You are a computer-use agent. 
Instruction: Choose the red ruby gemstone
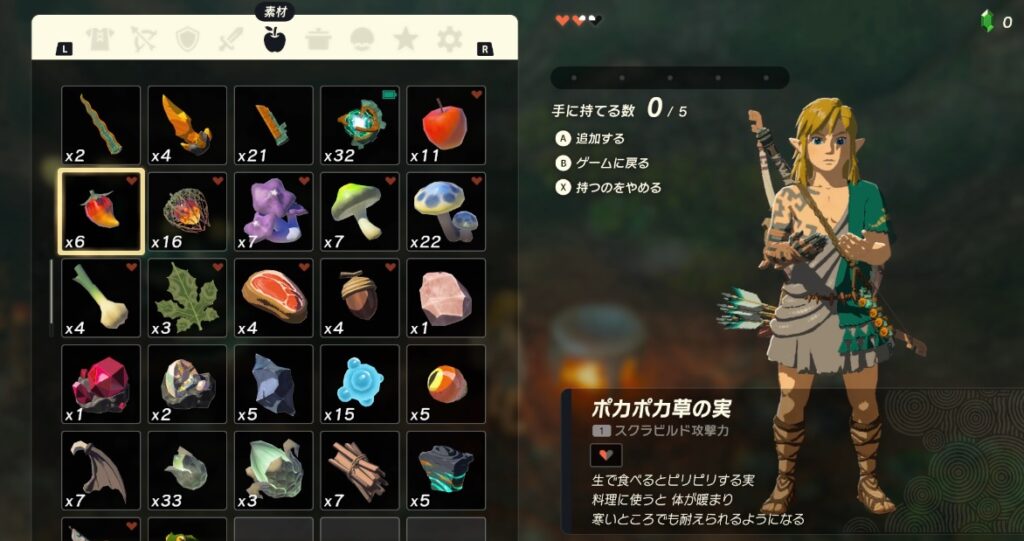coord(101,384)
